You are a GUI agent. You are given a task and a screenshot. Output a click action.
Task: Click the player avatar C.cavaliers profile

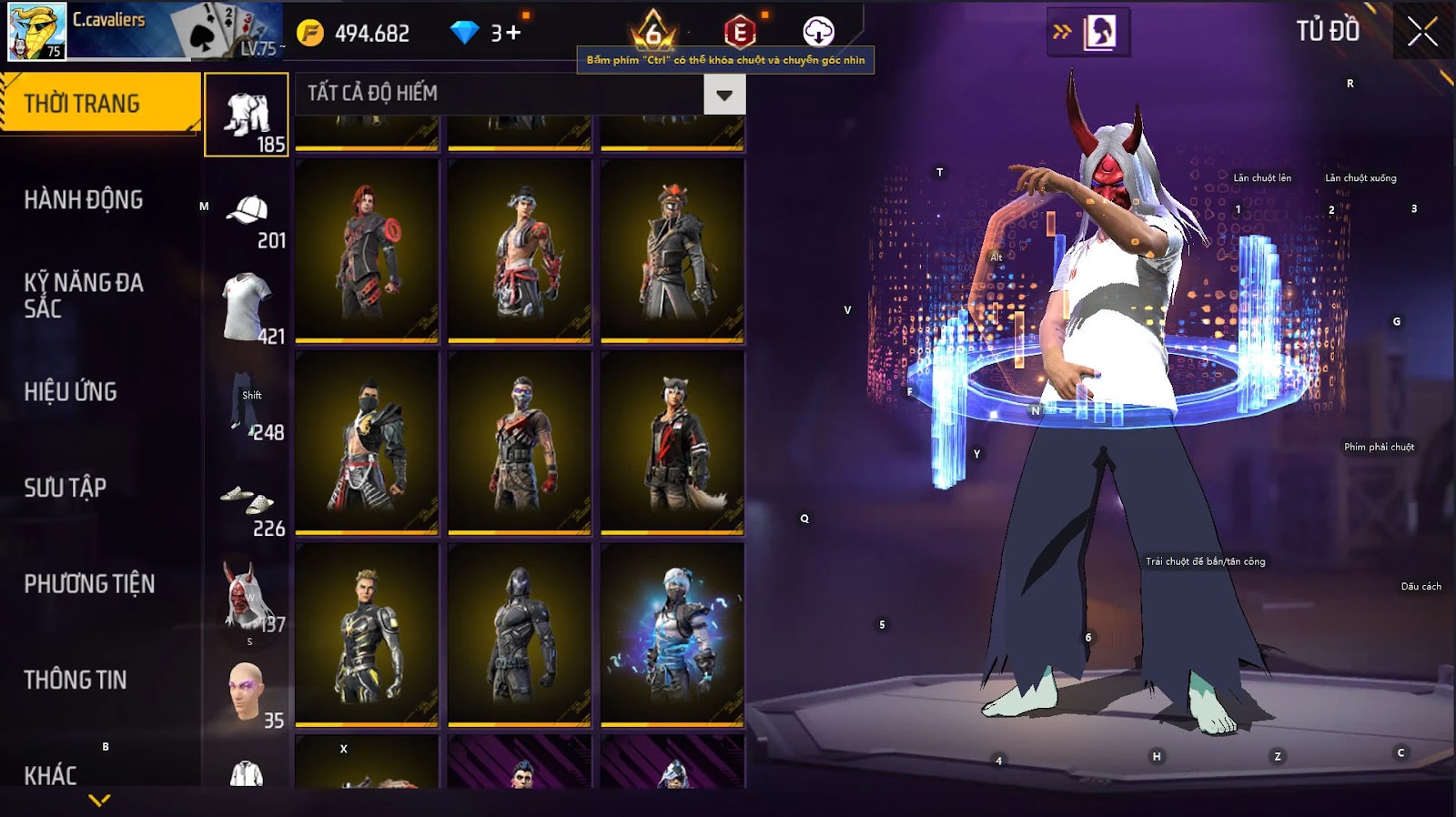37,31
